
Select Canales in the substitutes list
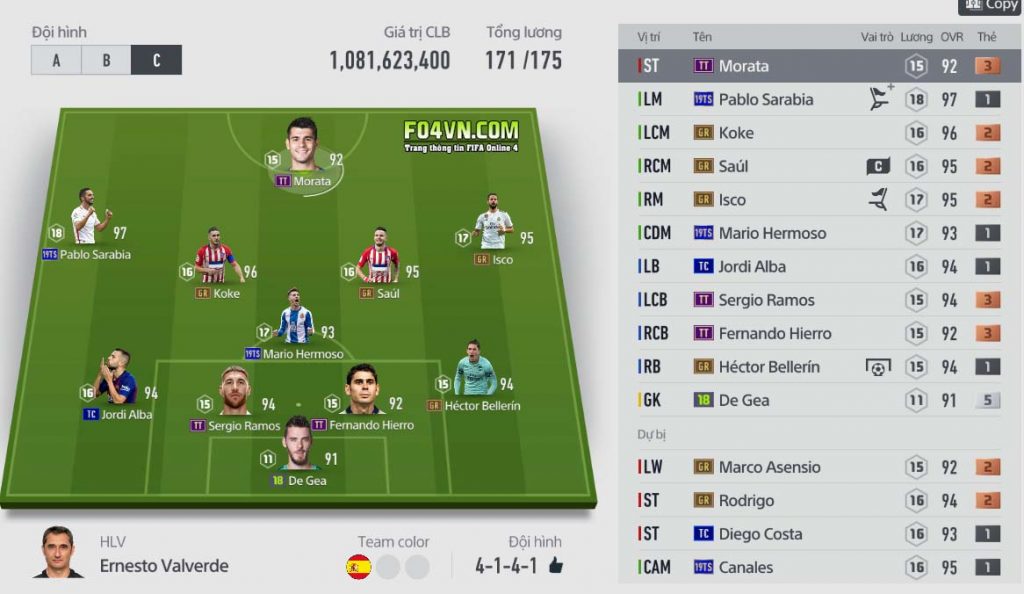[818, 567]
